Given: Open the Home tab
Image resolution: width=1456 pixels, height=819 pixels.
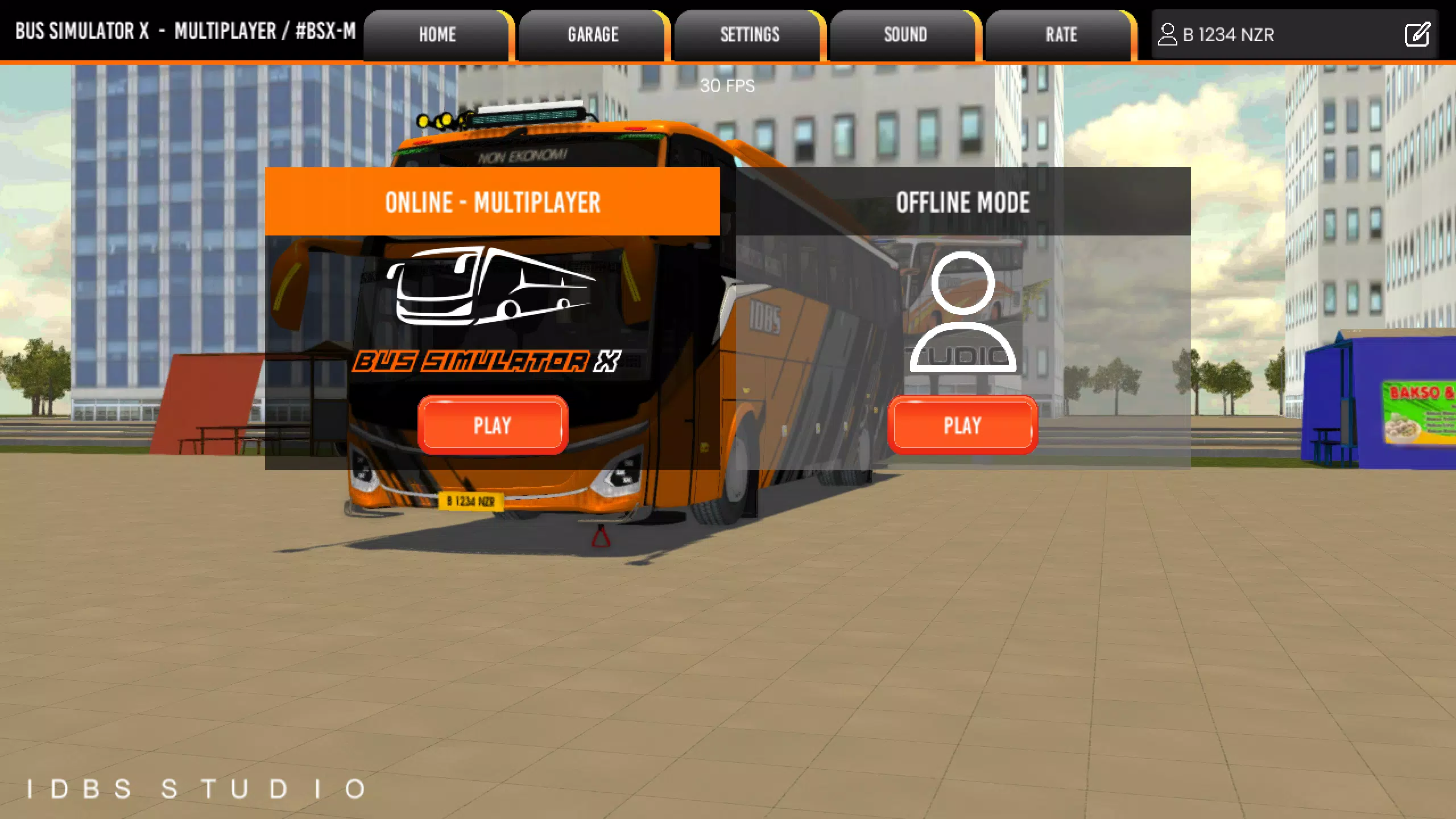Looking at the screenshot, I should [437, 35].
